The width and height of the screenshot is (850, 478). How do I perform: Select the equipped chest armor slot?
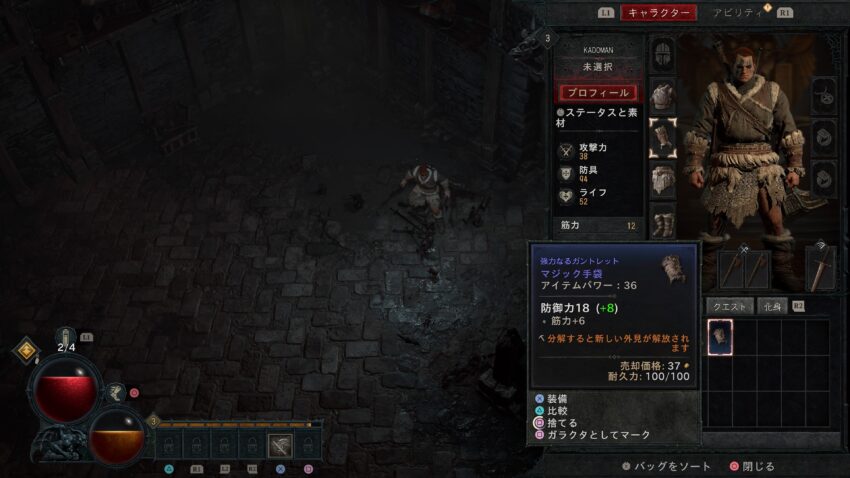[x=662, y=97]
